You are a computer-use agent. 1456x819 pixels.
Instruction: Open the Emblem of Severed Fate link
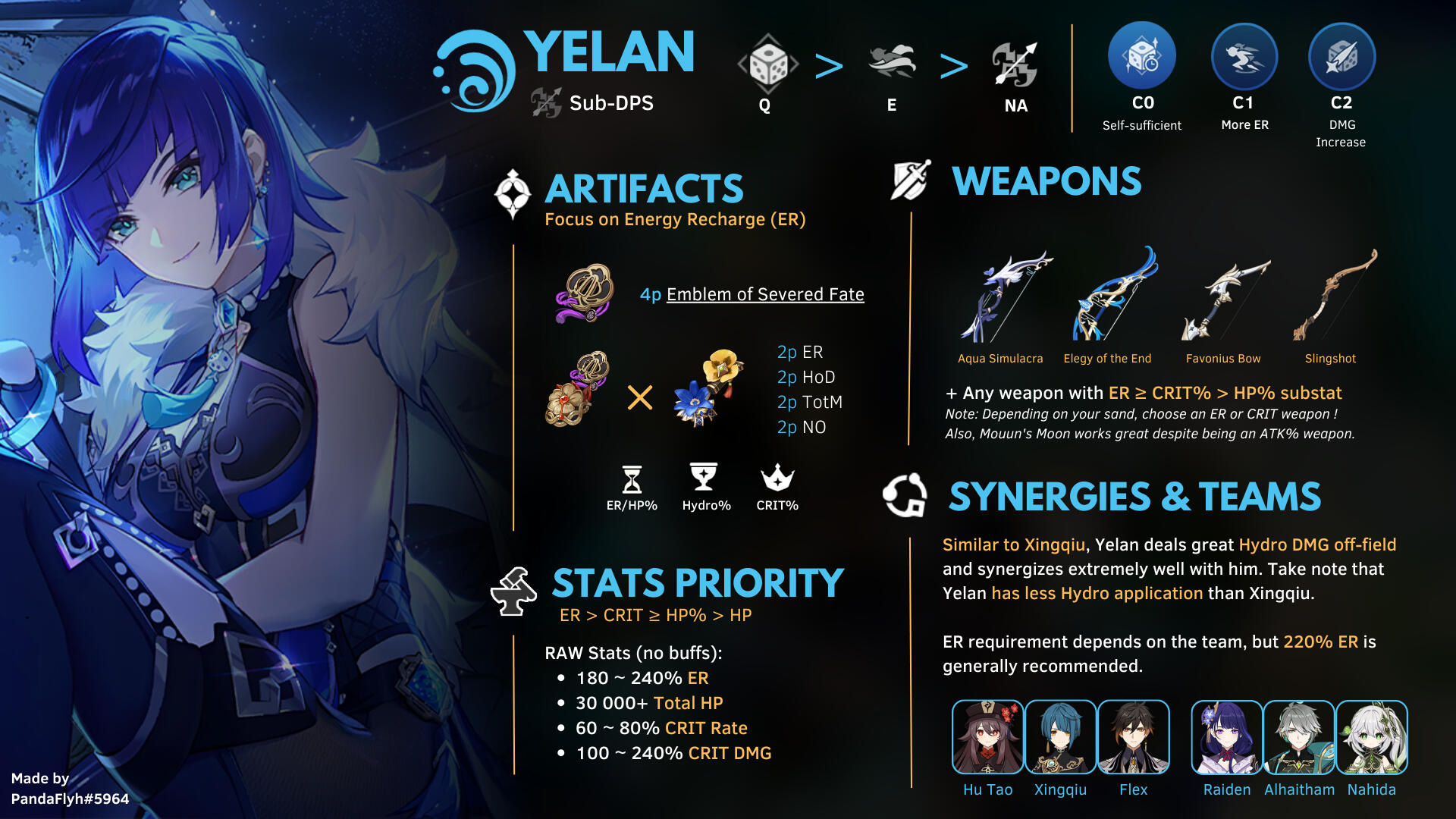(x=764, y=294)
